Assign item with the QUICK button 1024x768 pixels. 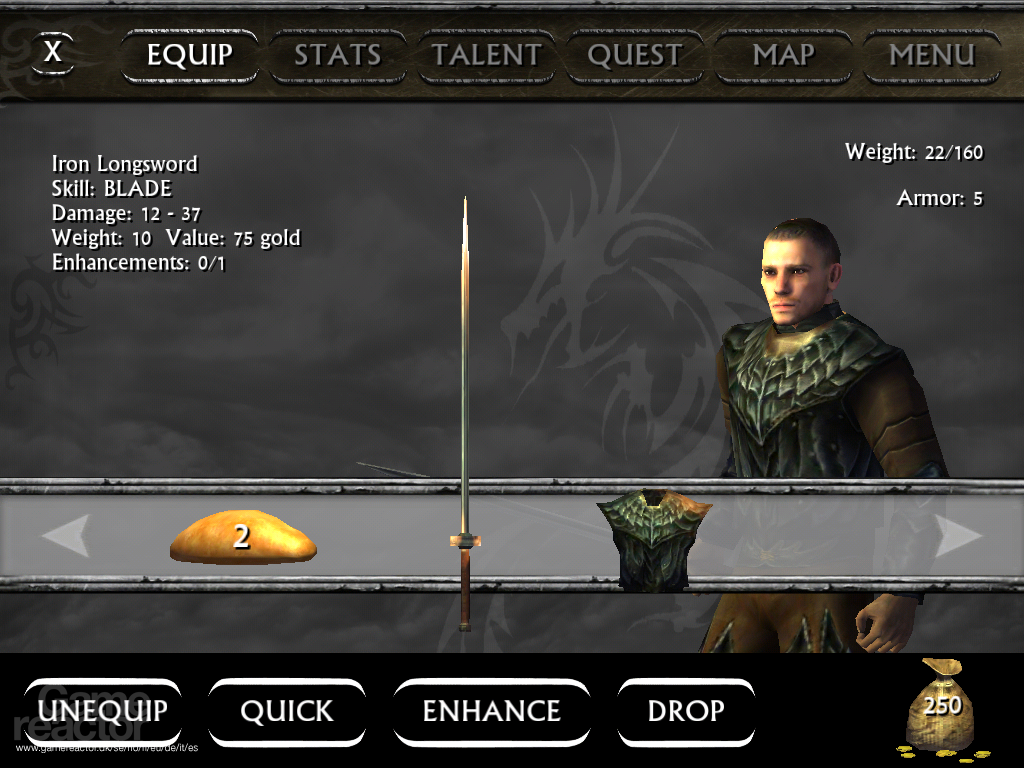pos(286,711)
